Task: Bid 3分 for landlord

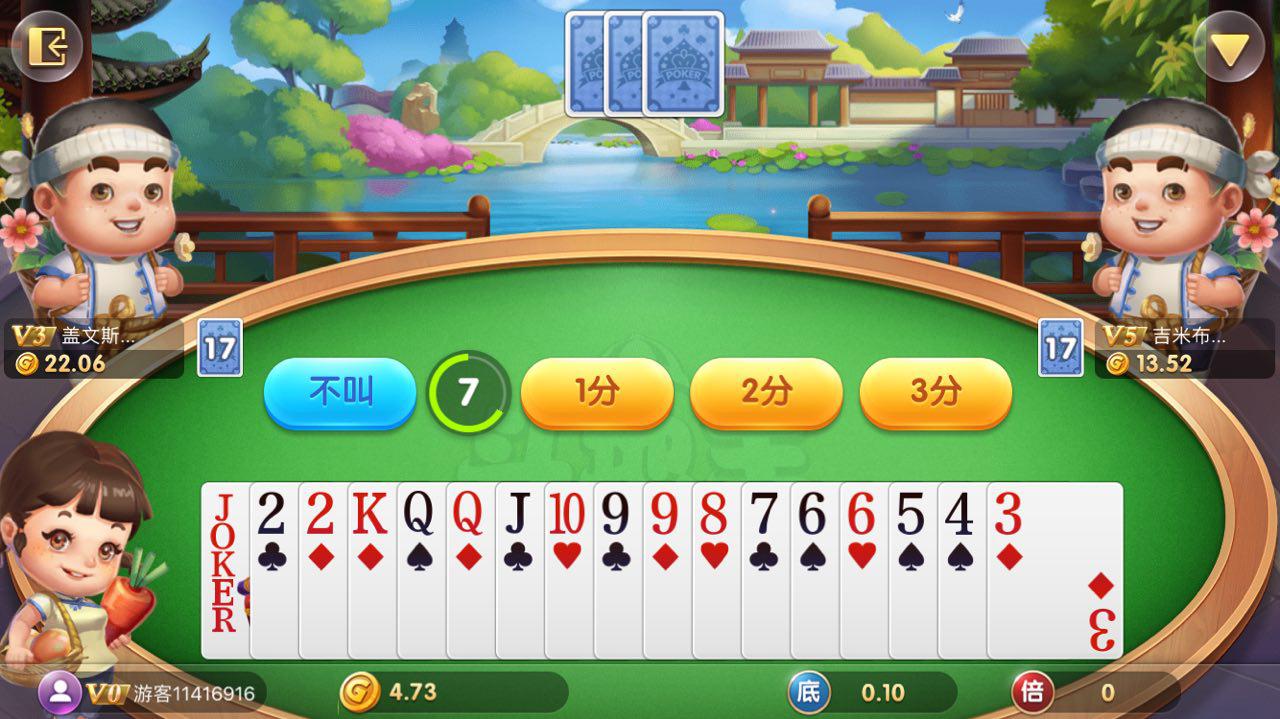Action: click(935, 393)
